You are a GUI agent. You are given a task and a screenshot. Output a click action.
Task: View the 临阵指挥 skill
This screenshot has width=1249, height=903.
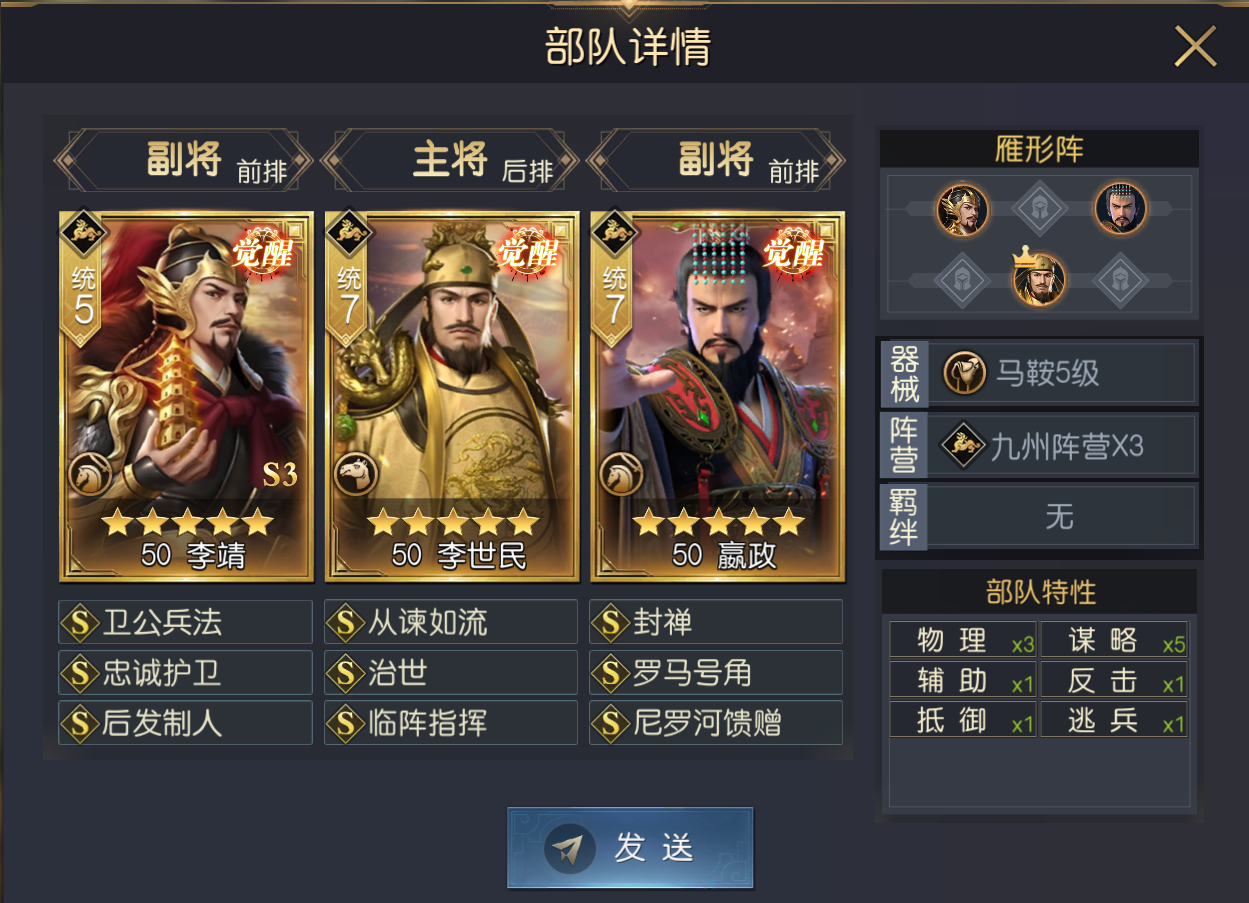click(x=451, y=723)
